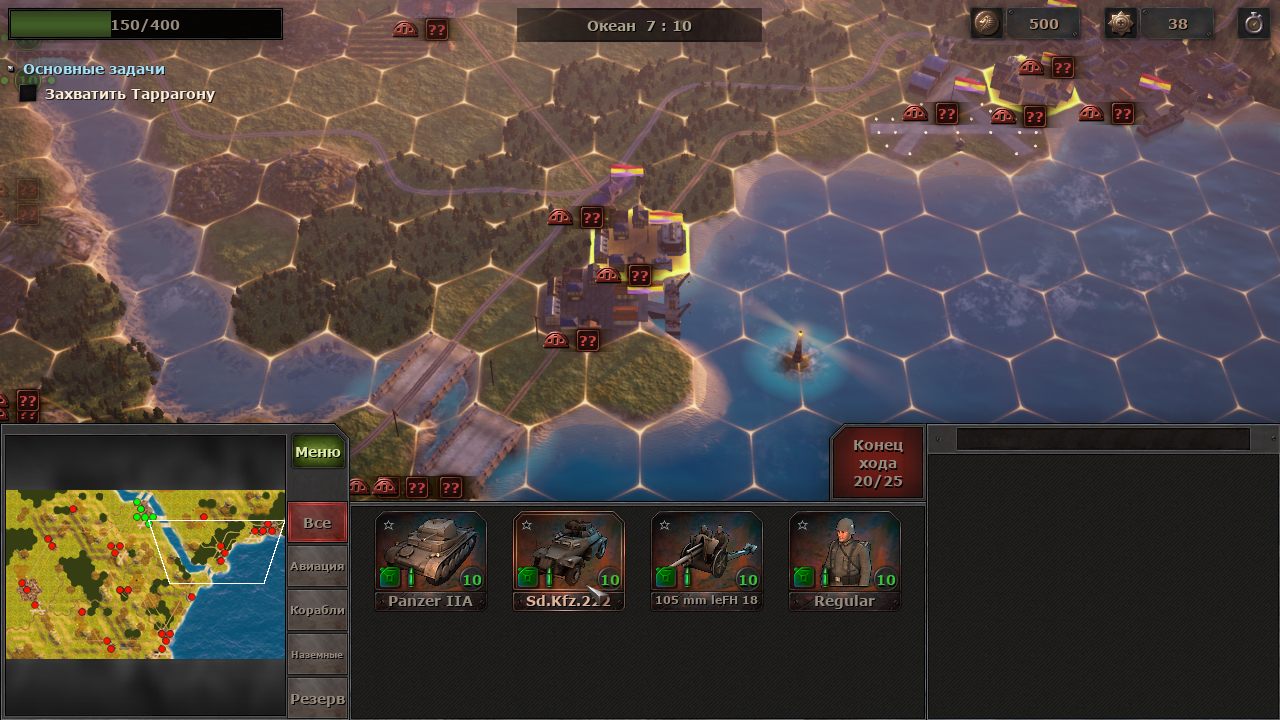Show the Корабли unit category
This screenshot has width=1280, height=720.
coord(317,610)
